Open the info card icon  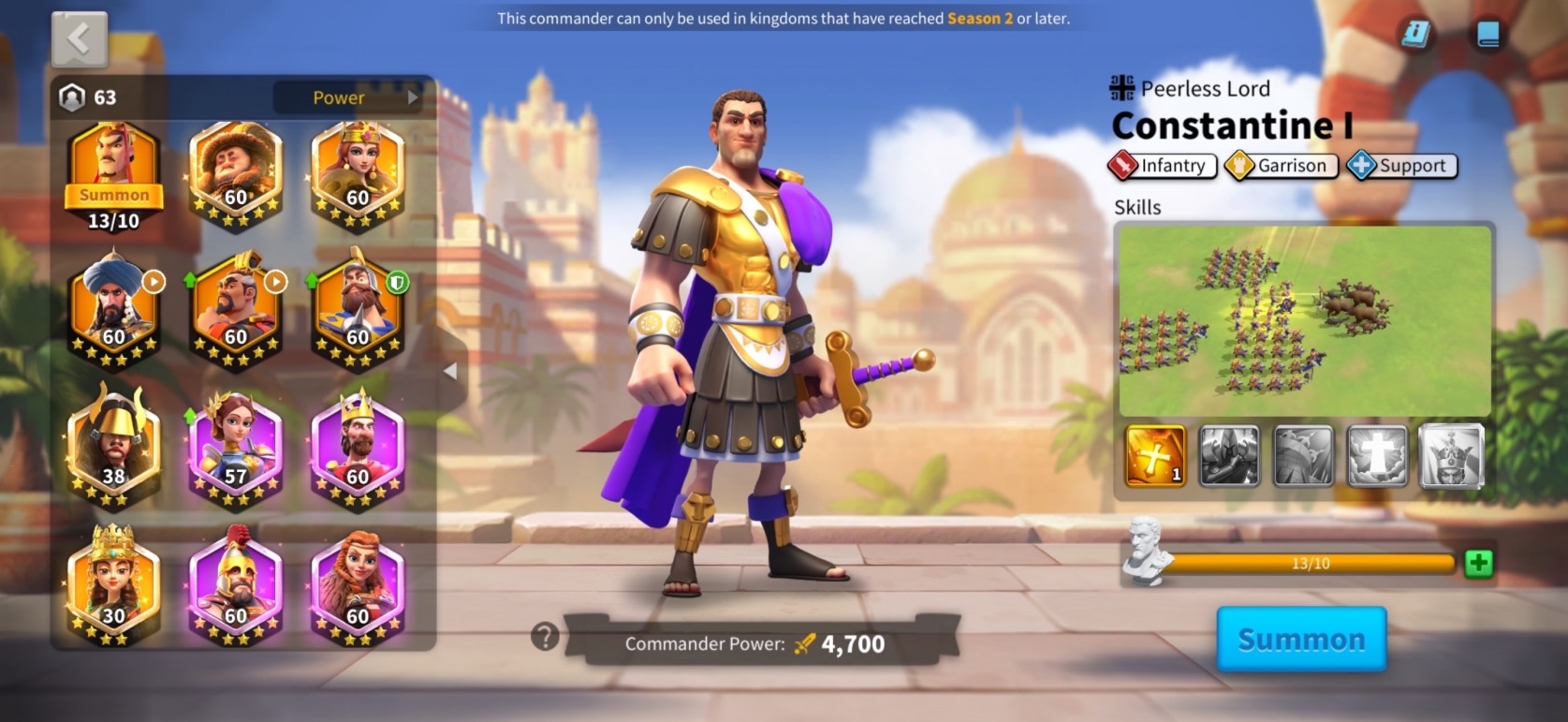pos(1415,35)
